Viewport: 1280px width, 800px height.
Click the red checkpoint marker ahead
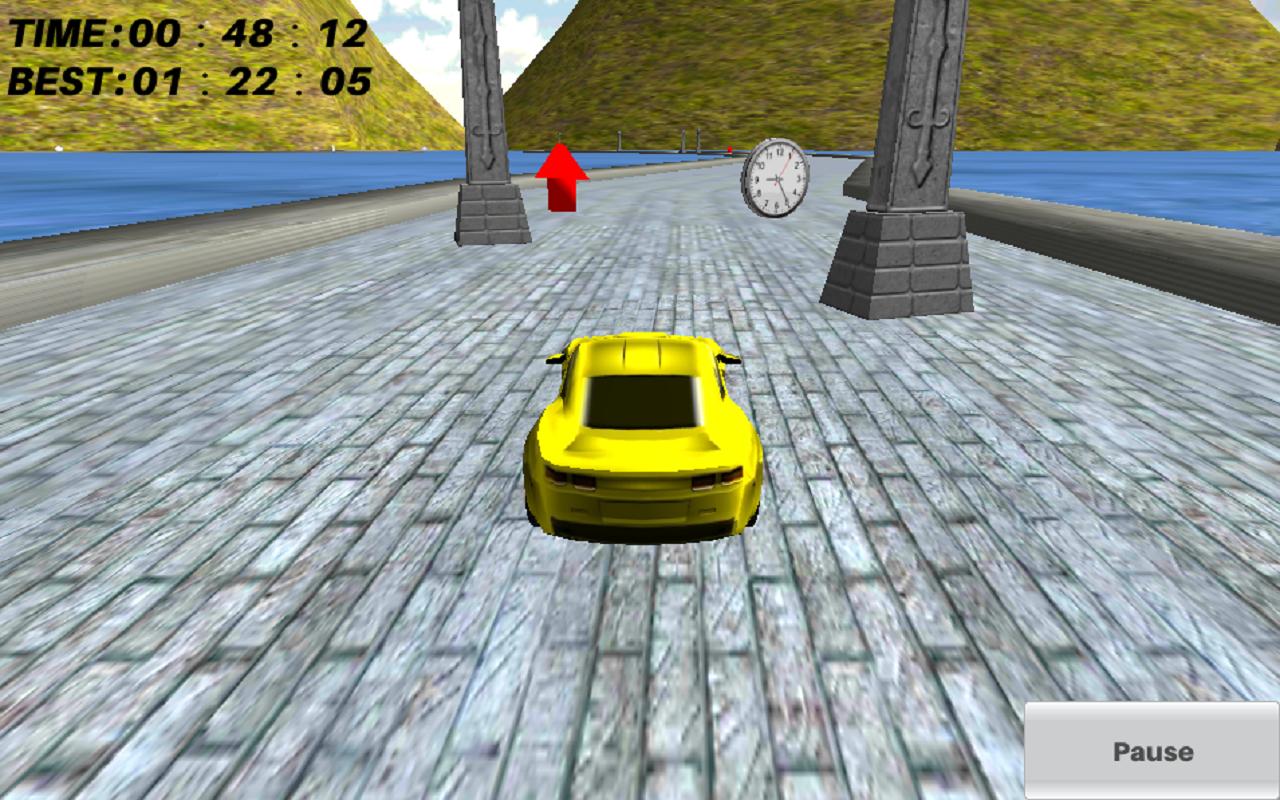(x=731, y=148)
